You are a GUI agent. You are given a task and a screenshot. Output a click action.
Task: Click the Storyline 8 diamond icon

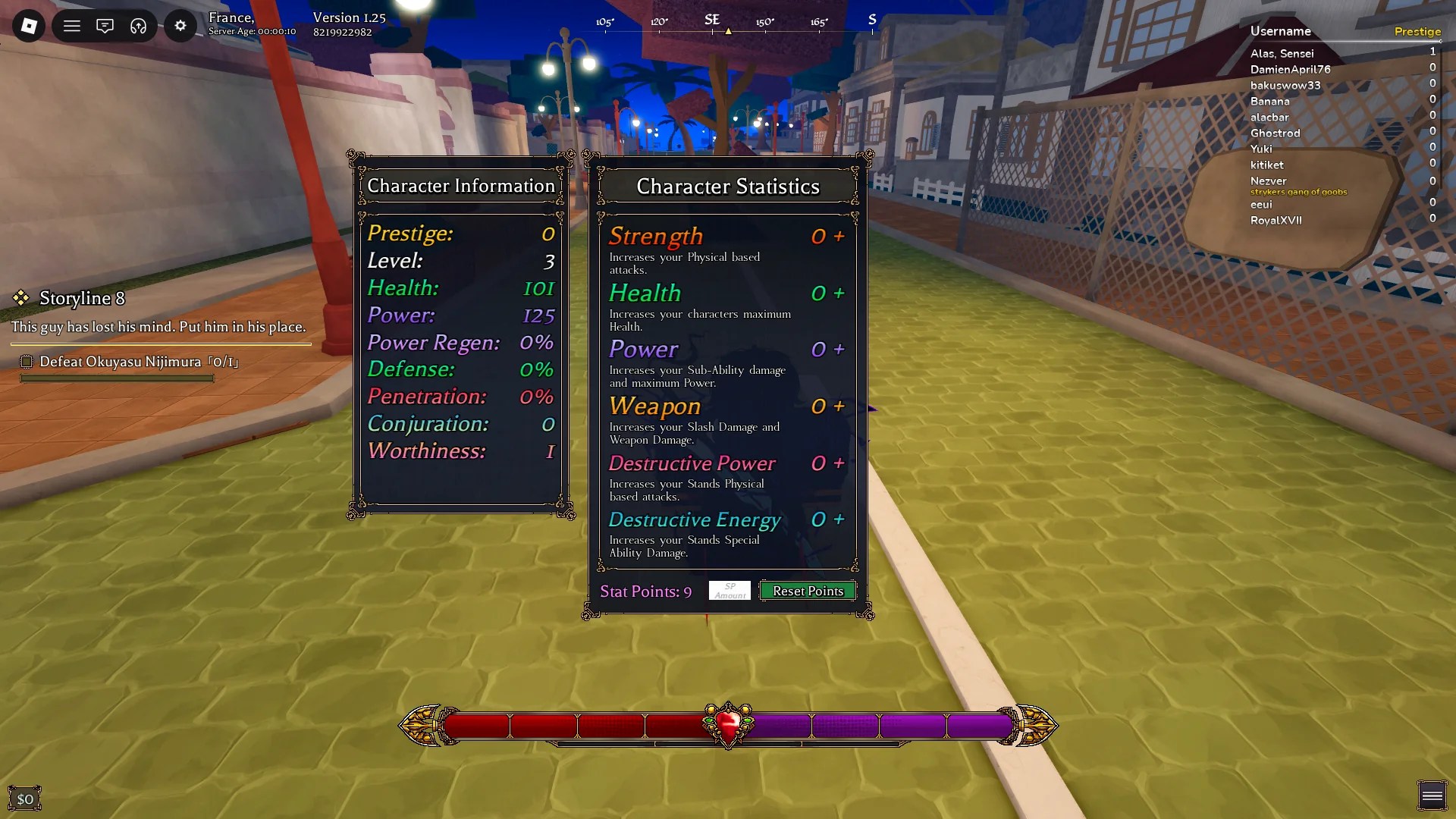(22, 298)
